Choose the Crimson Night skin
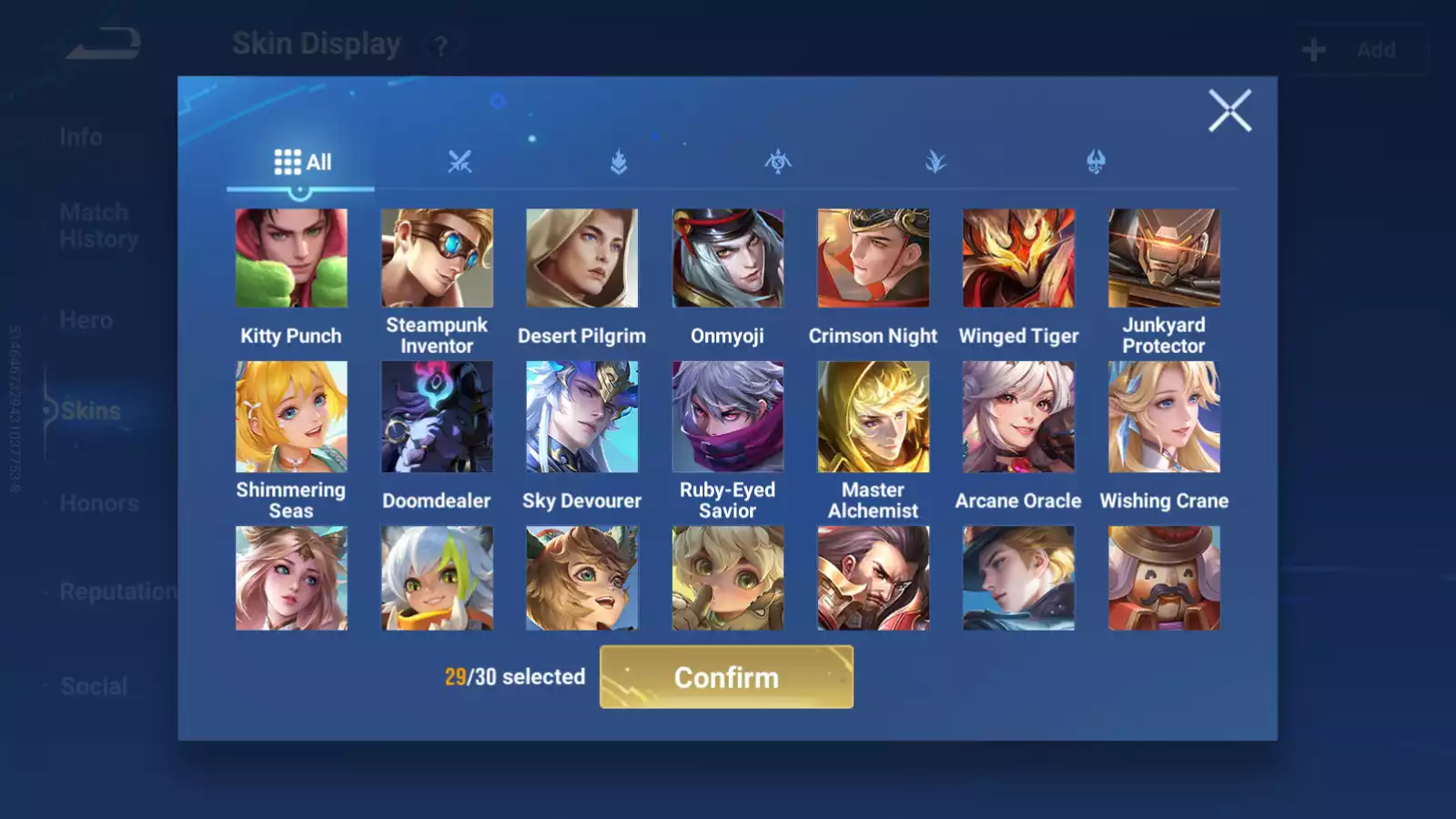 [x=873, y=258]
